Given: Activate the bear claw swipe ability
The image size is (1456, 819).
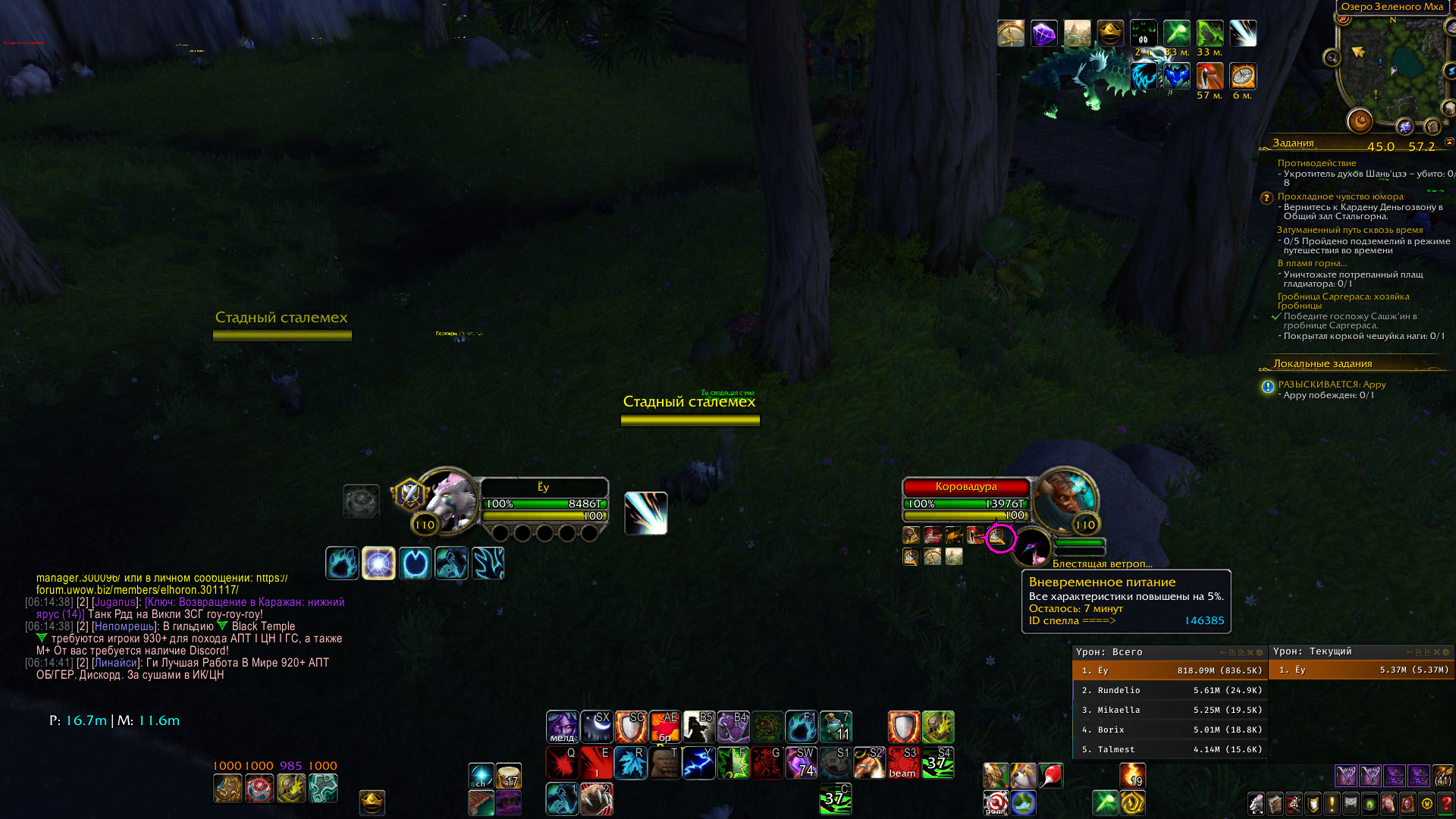Looking at the screenshot, I should tap(596, 799).
